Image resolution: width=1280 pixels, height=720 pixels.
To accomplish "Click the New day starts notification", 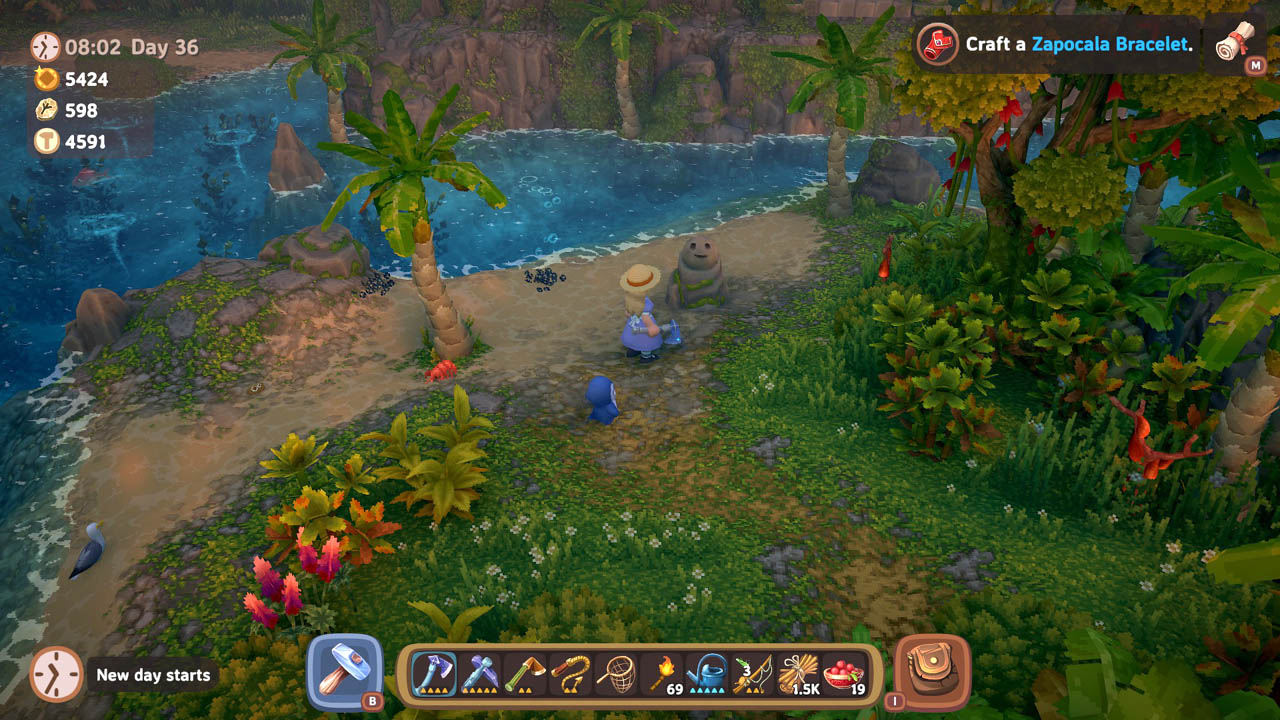I will [151, 675].
